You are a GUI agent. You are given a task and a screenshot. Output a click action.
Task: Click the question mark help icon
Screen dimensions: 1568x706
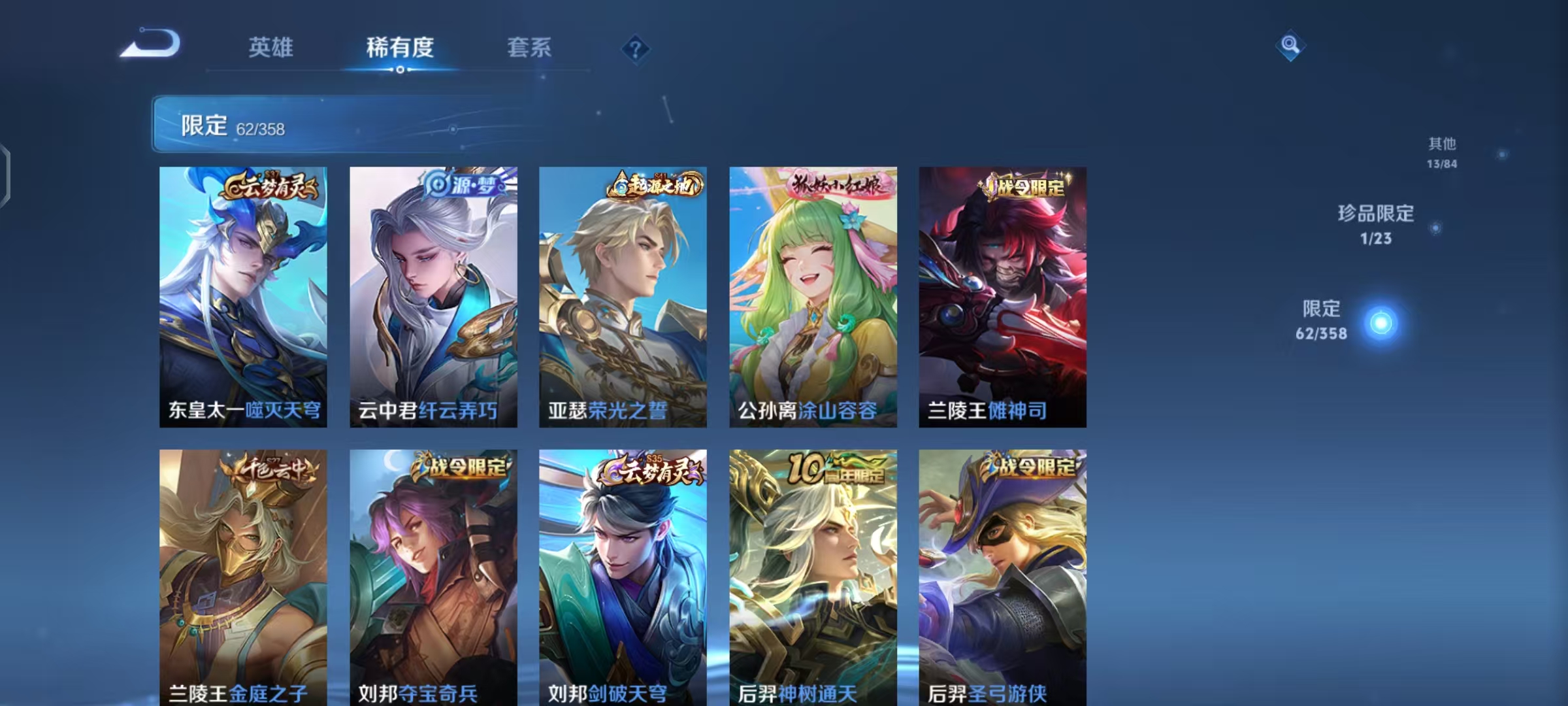tap(635, 48)
